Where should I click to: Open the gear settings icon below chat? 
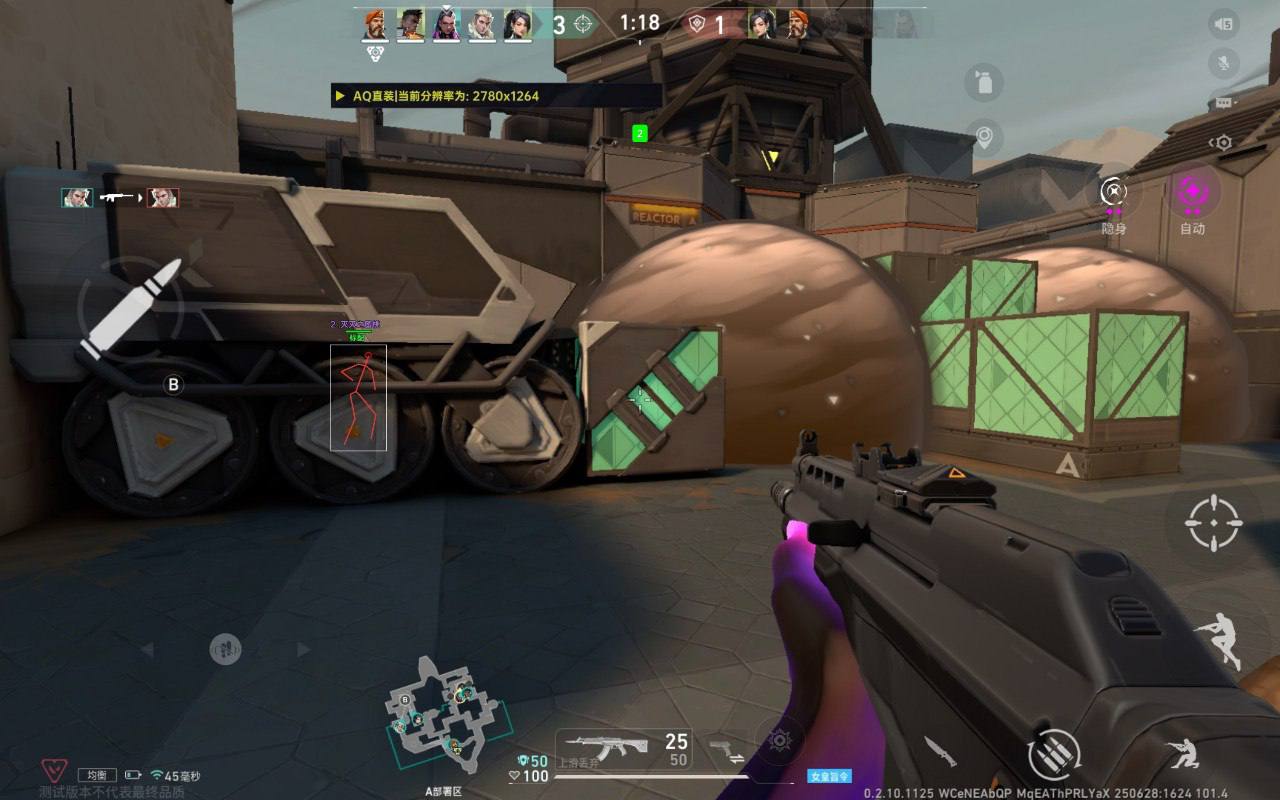point(1222,143)
